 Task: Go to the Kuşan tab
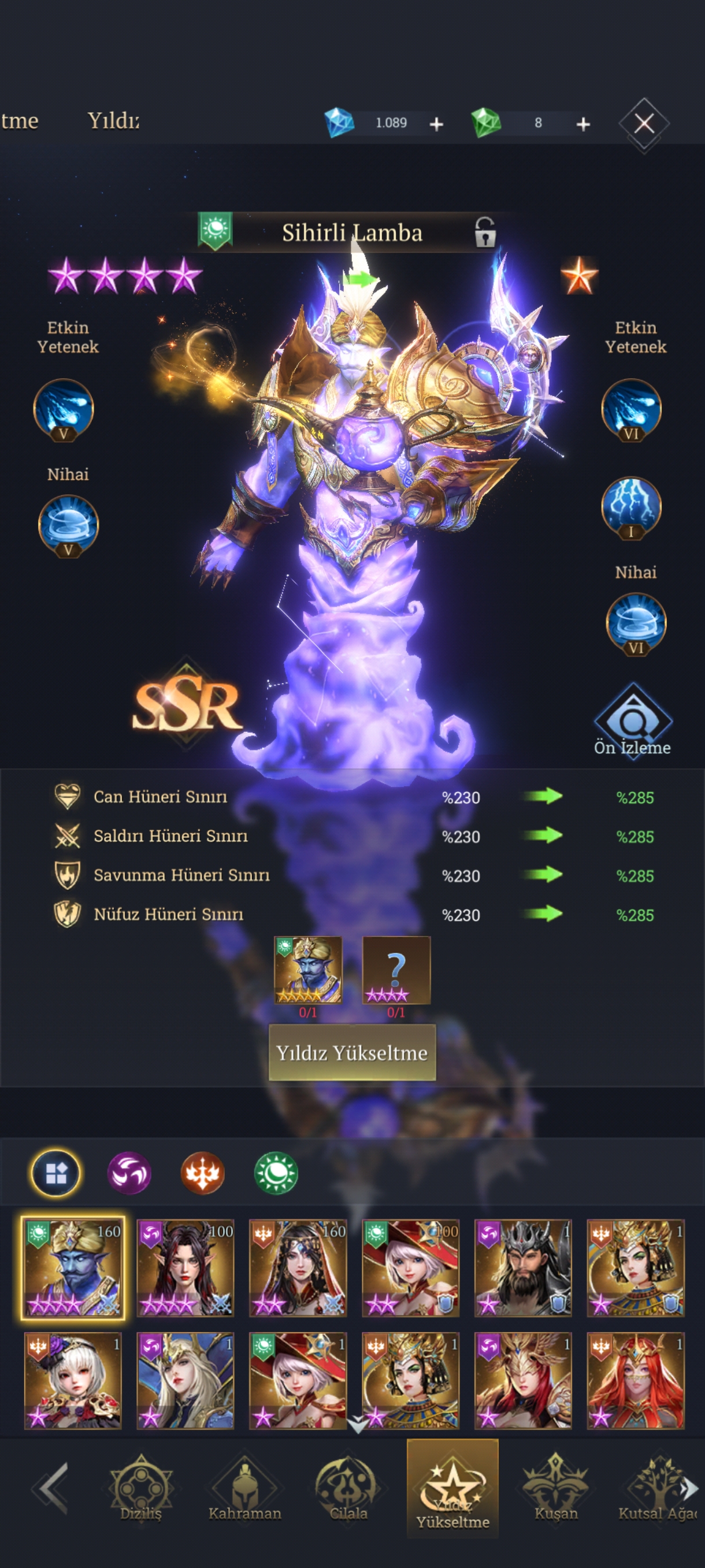(555, 1489)
